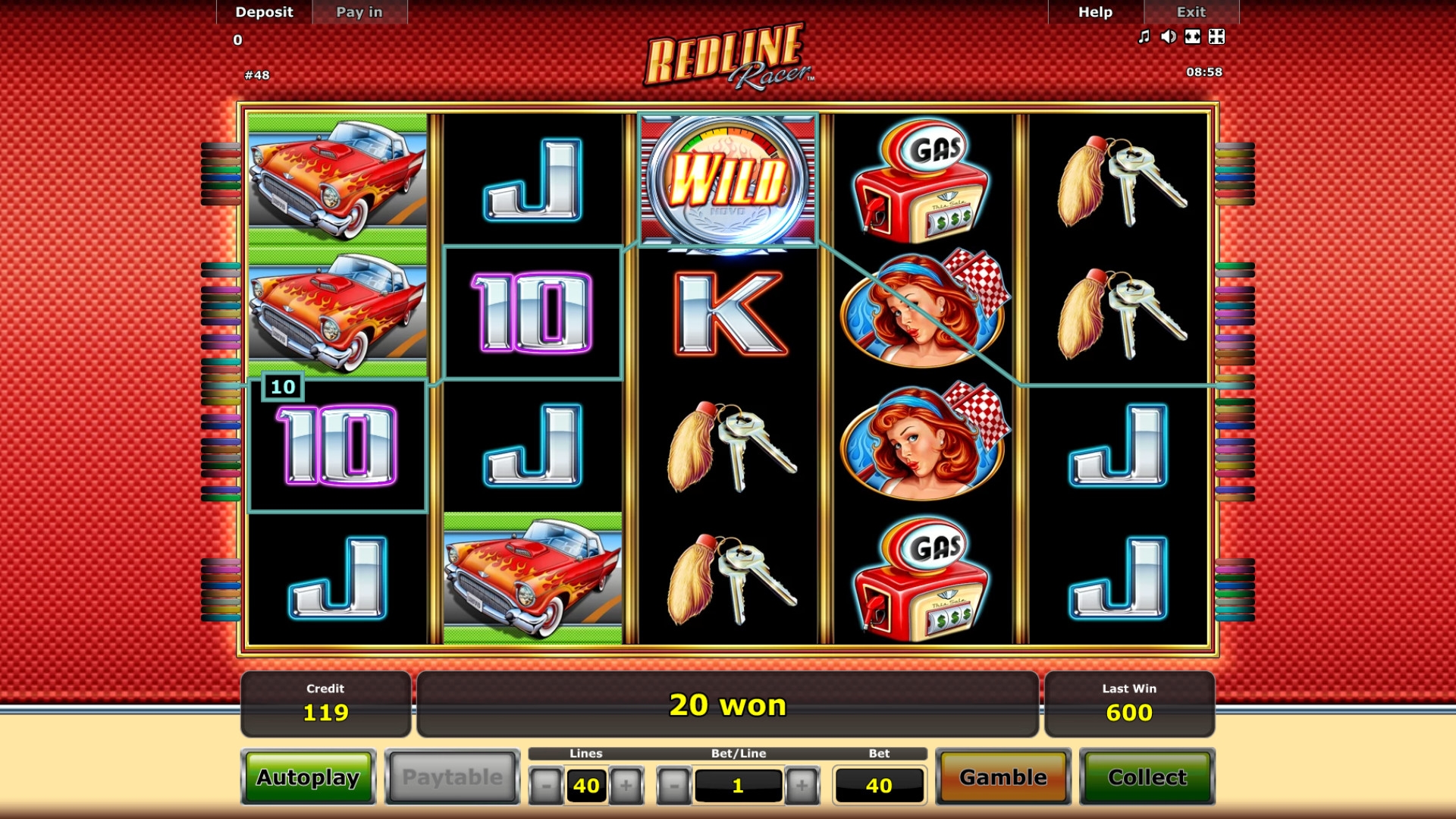Decrease the number of Lines
The width and height of the screenshot is (1456, 819).
click(x=546, y=786)
